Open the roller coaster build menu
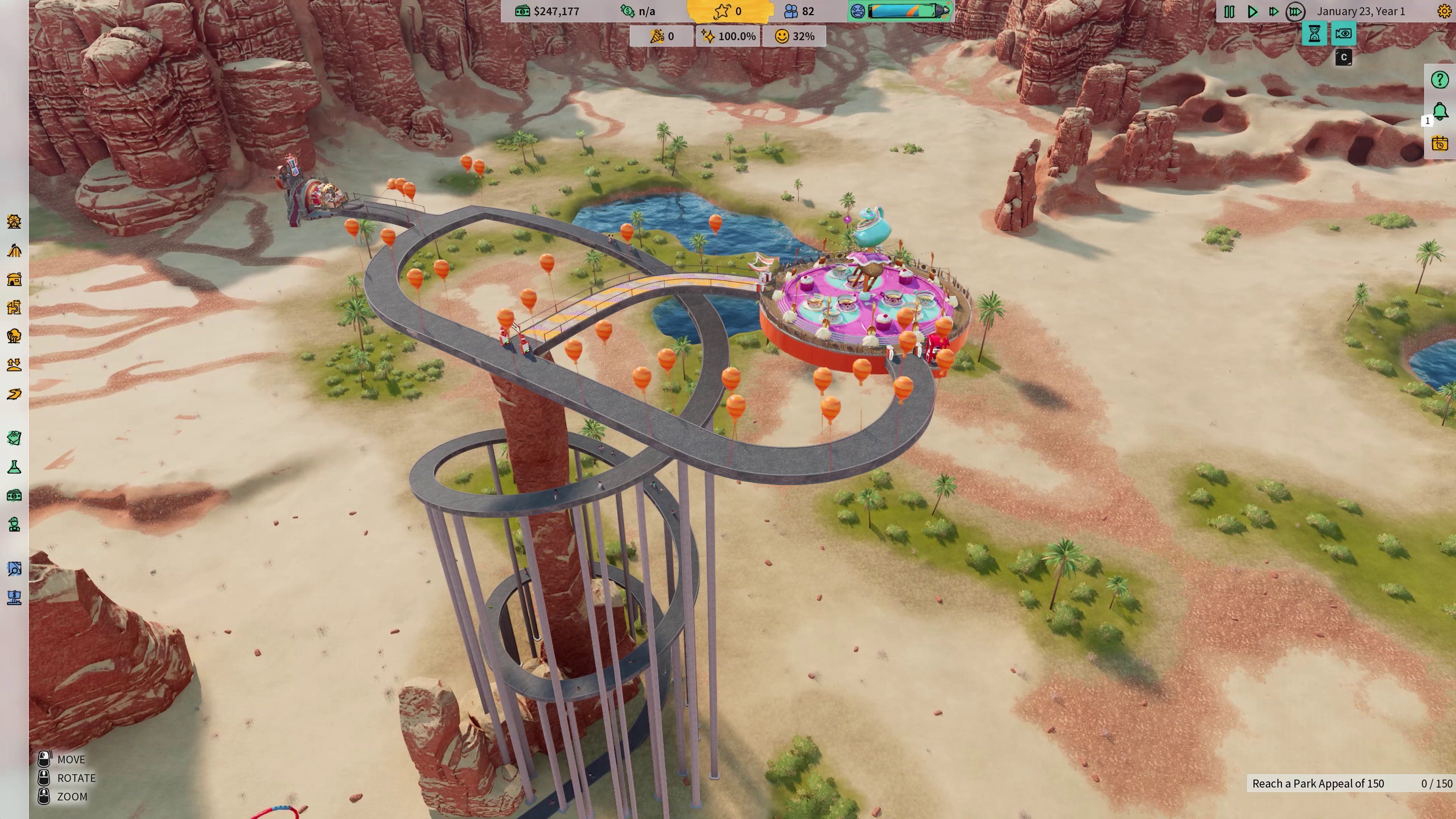The height and width of the screenshot is (819, 1456). (x=14, y=250)
